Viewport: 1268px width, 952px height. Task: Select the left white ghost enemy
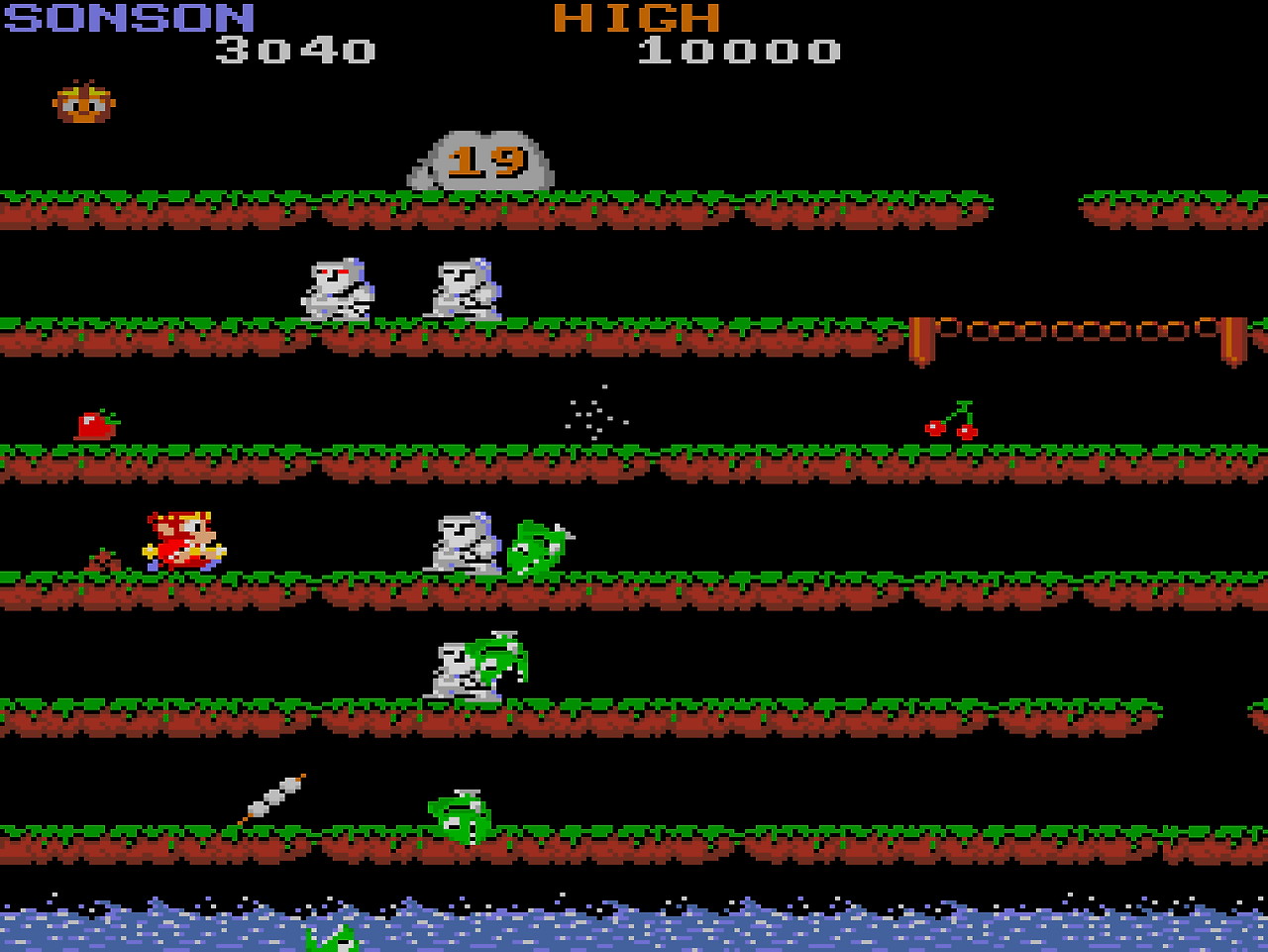point(337,289)
